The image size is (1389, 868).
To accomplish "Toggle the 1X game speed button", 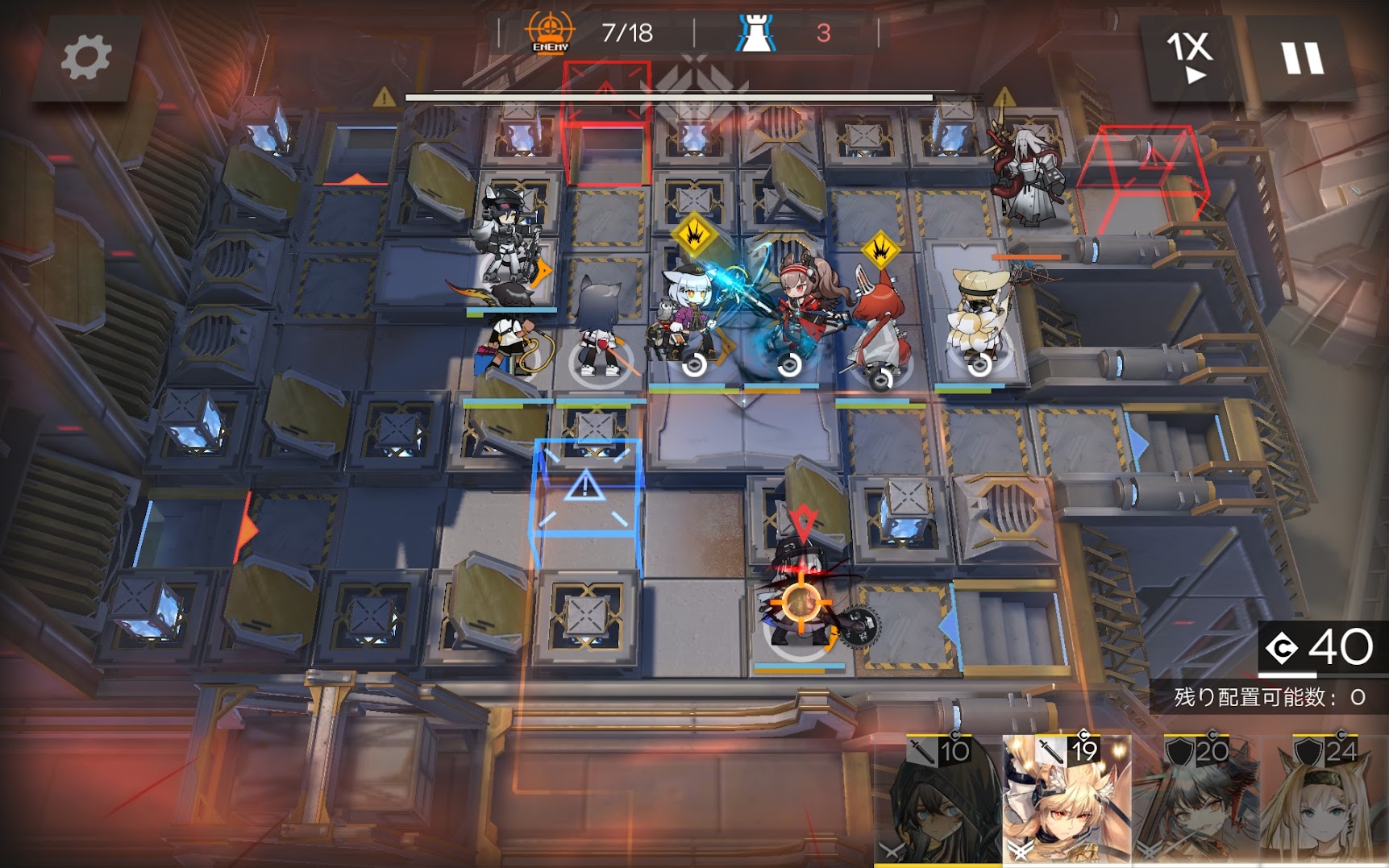I will (1189, 56).
